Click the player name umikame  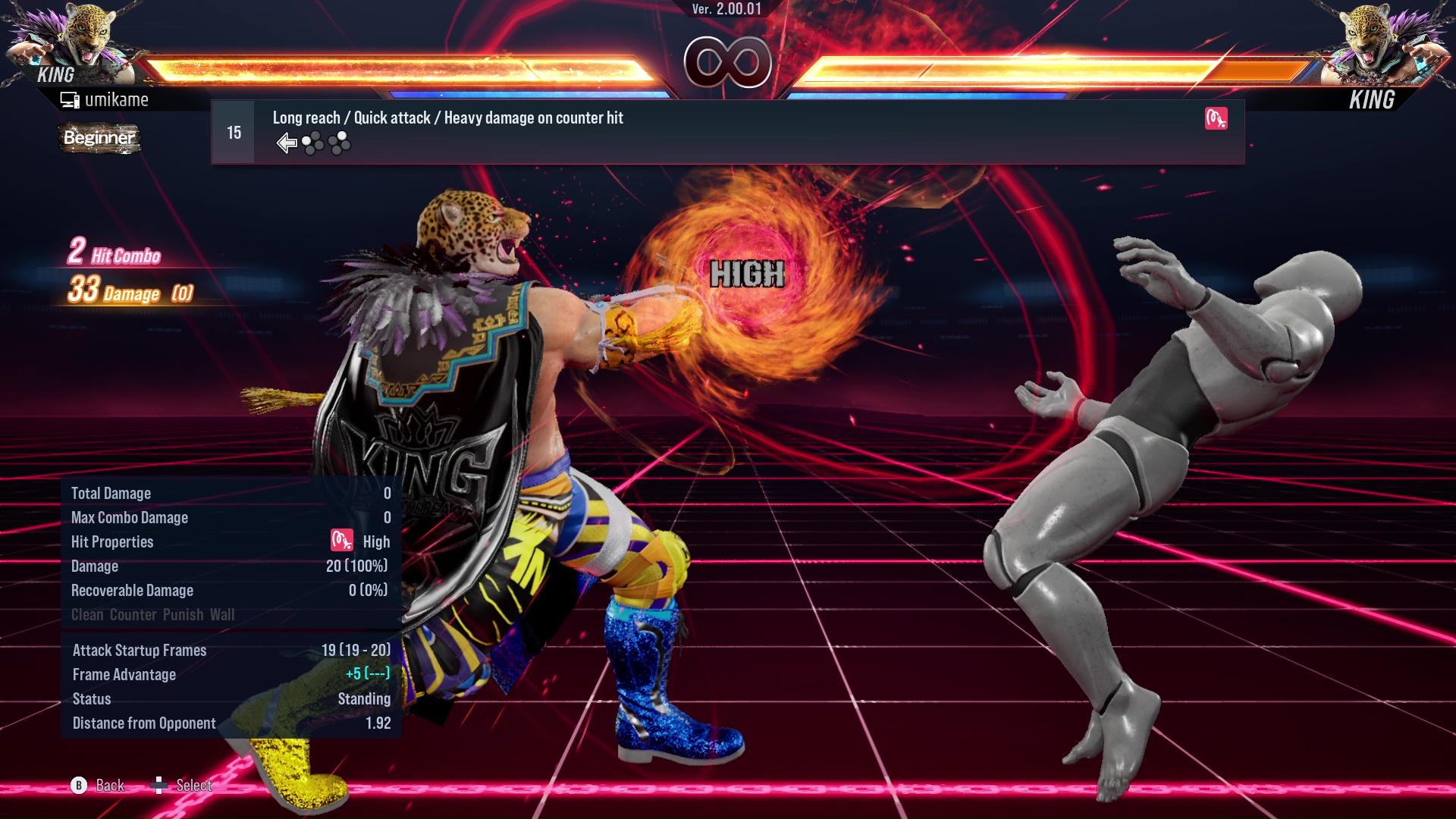(x=118, y=99)
